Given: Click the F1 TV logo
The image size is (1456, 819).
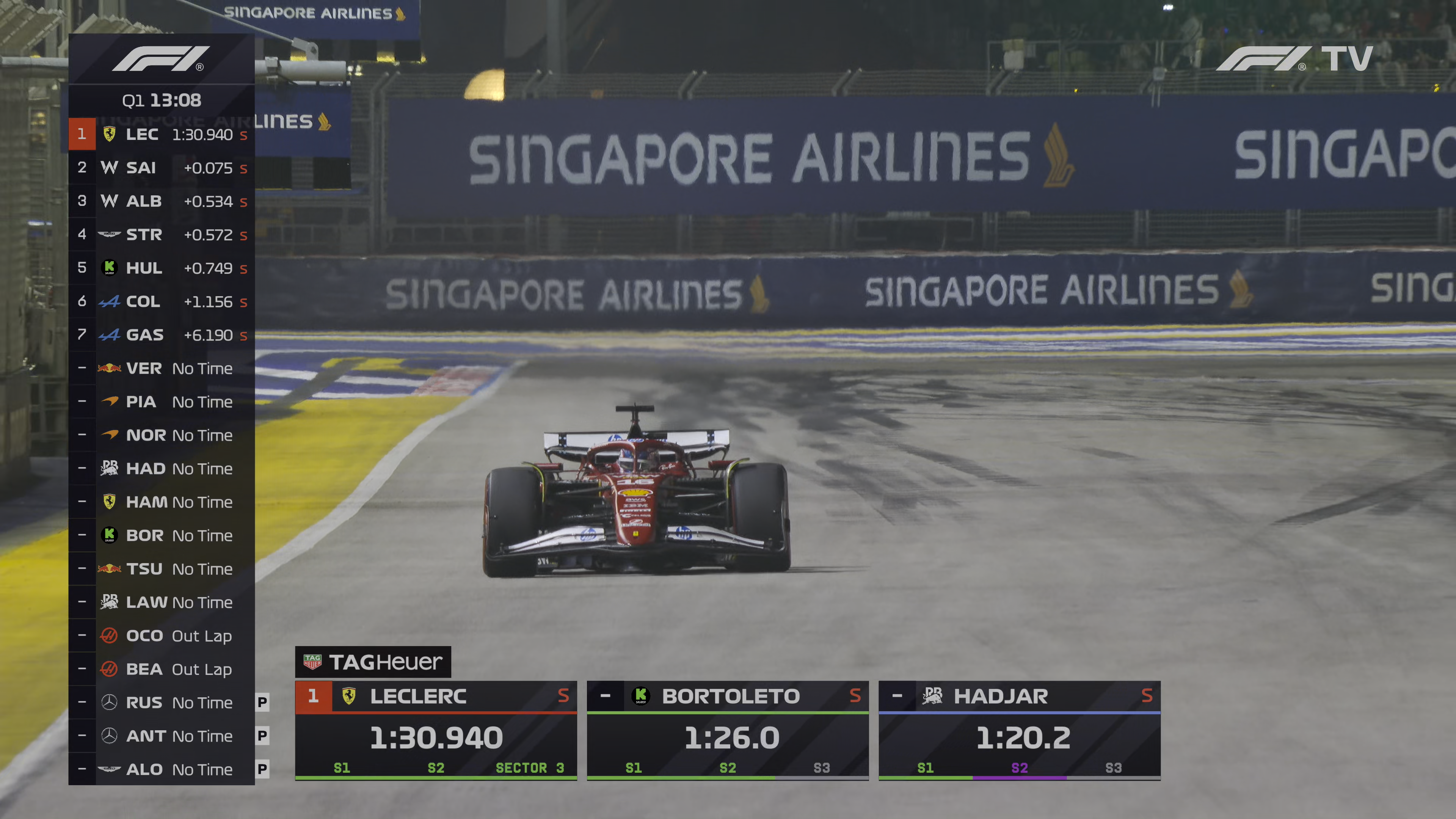Looking at the screenshot, I should point(1294,59).
